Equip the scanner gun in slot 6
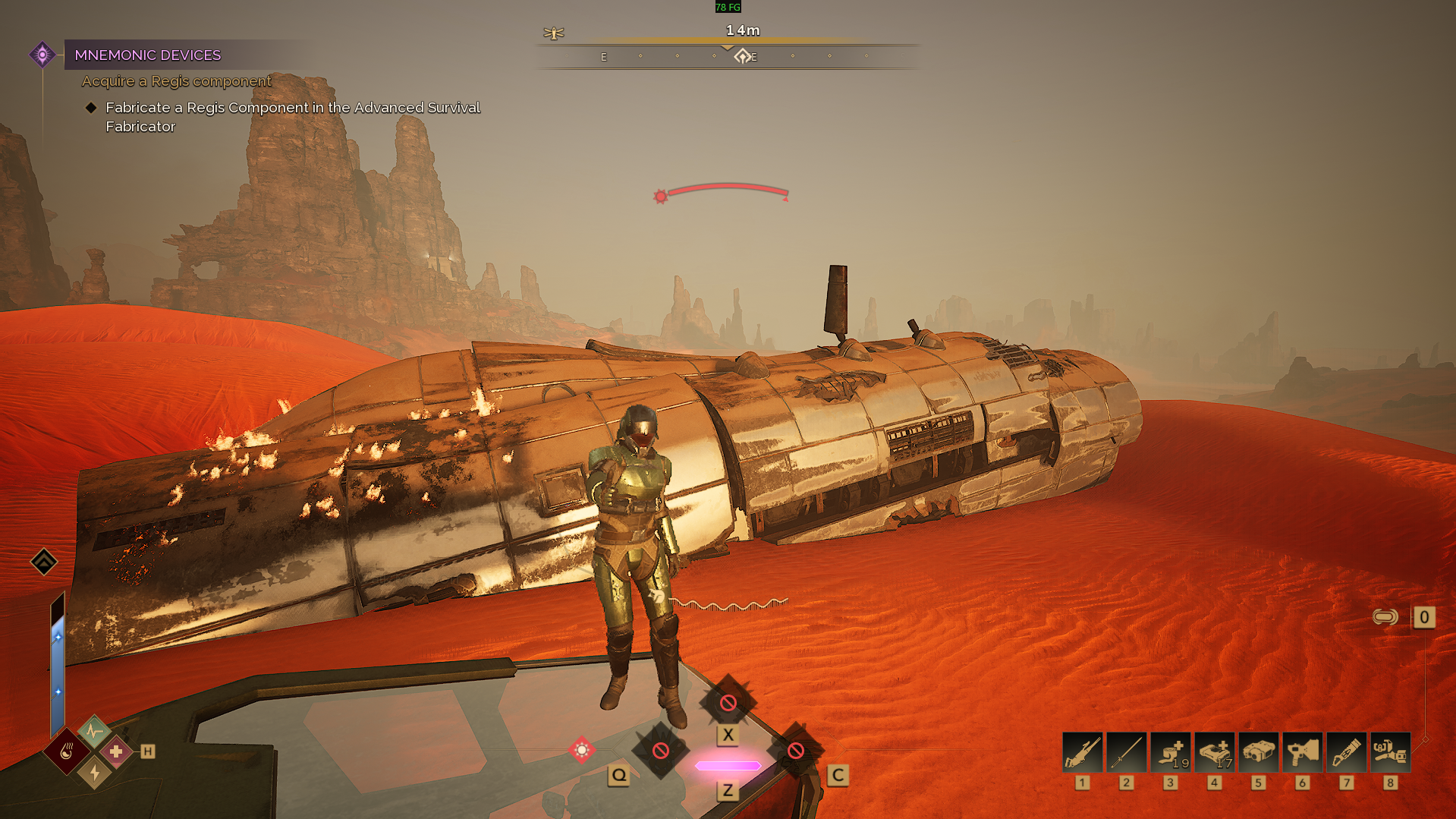 (x=1302, y=752)
